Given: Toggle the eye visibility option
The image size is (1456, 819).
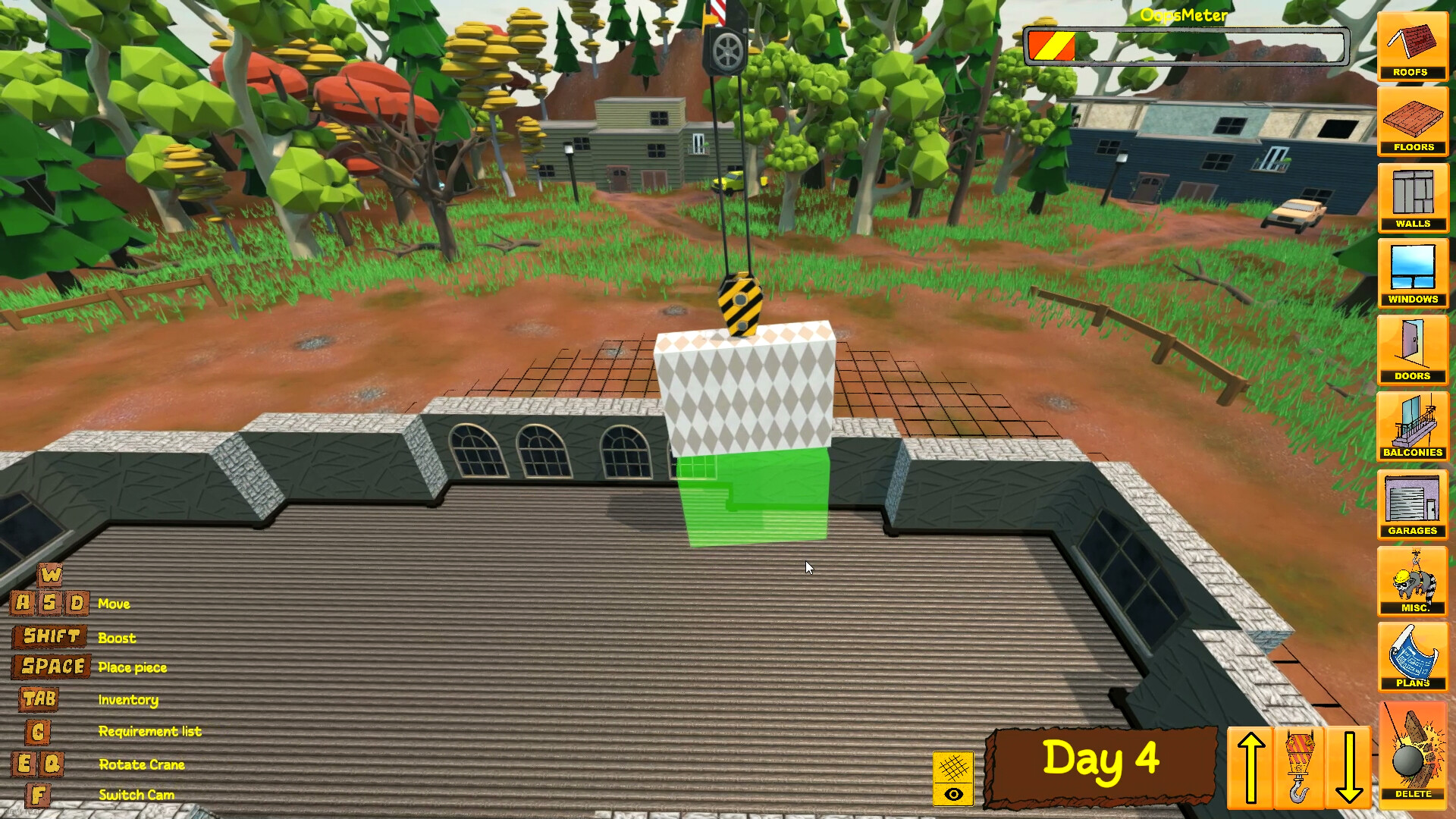Looking at the screenshot, I should click(953, 793).
